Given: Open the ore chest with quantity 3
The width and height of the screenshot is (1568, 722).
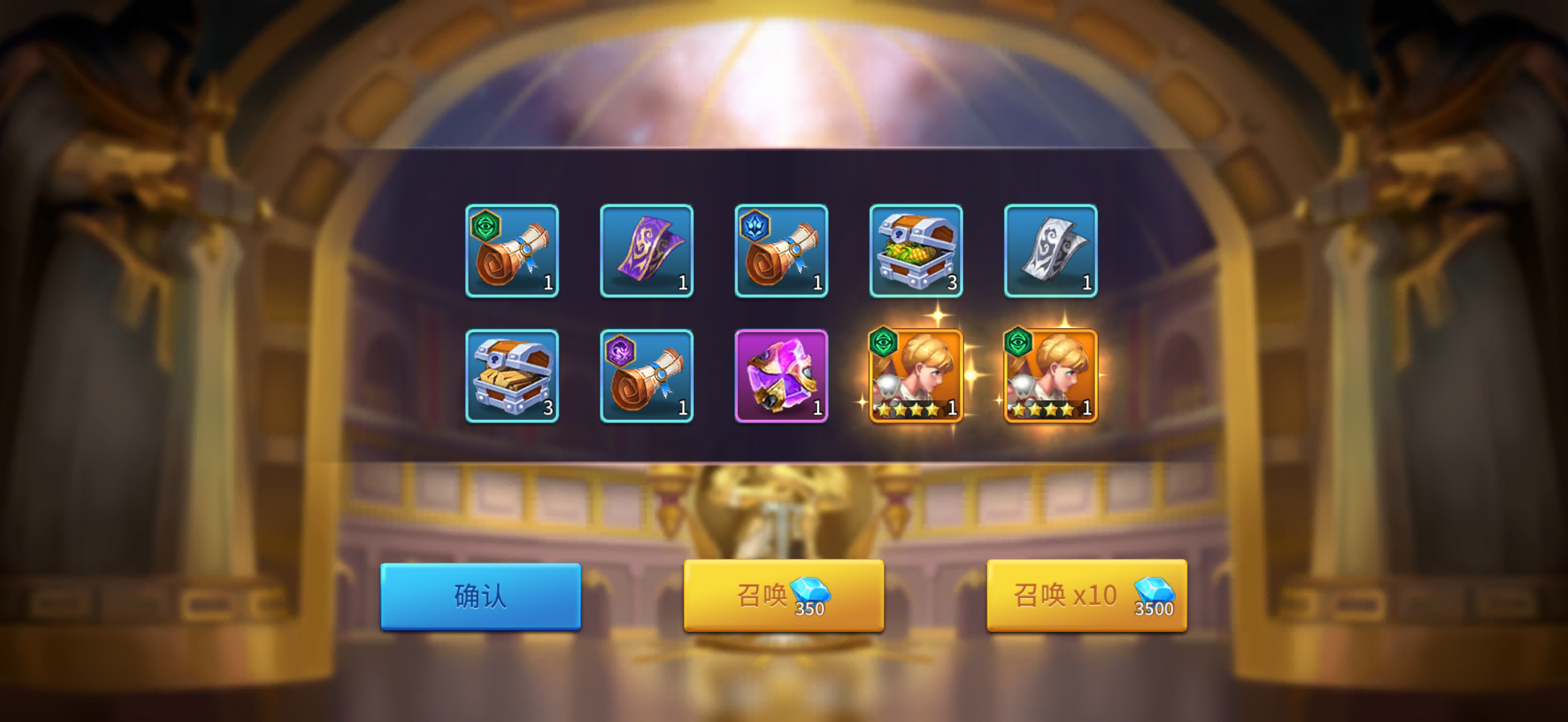Looking at the screenshot, I should [512, 376].
